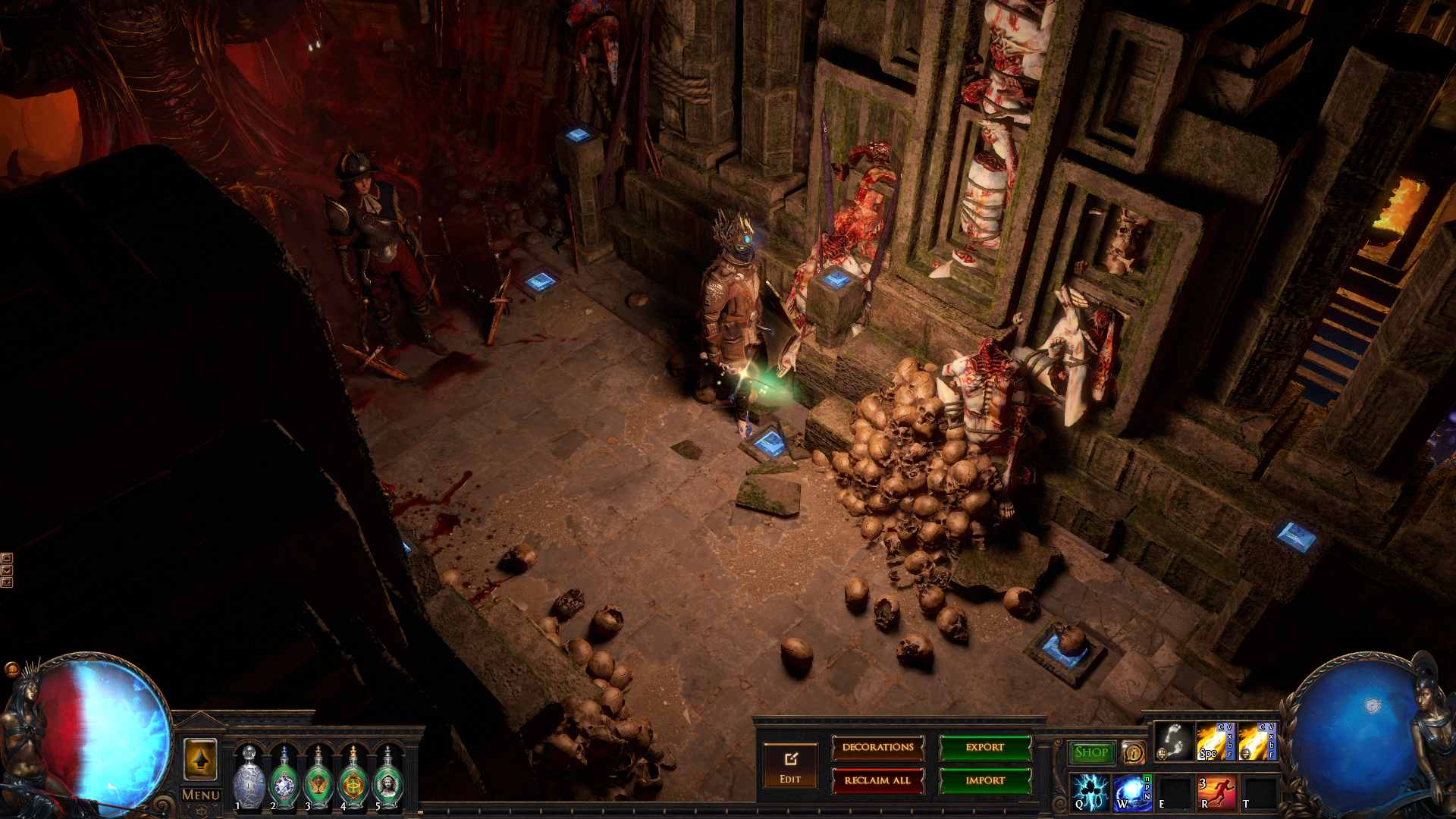The height and width of the screenshot is (819, 1456).
Task: Export the hideout layout
Action: [x=985, y=748]
